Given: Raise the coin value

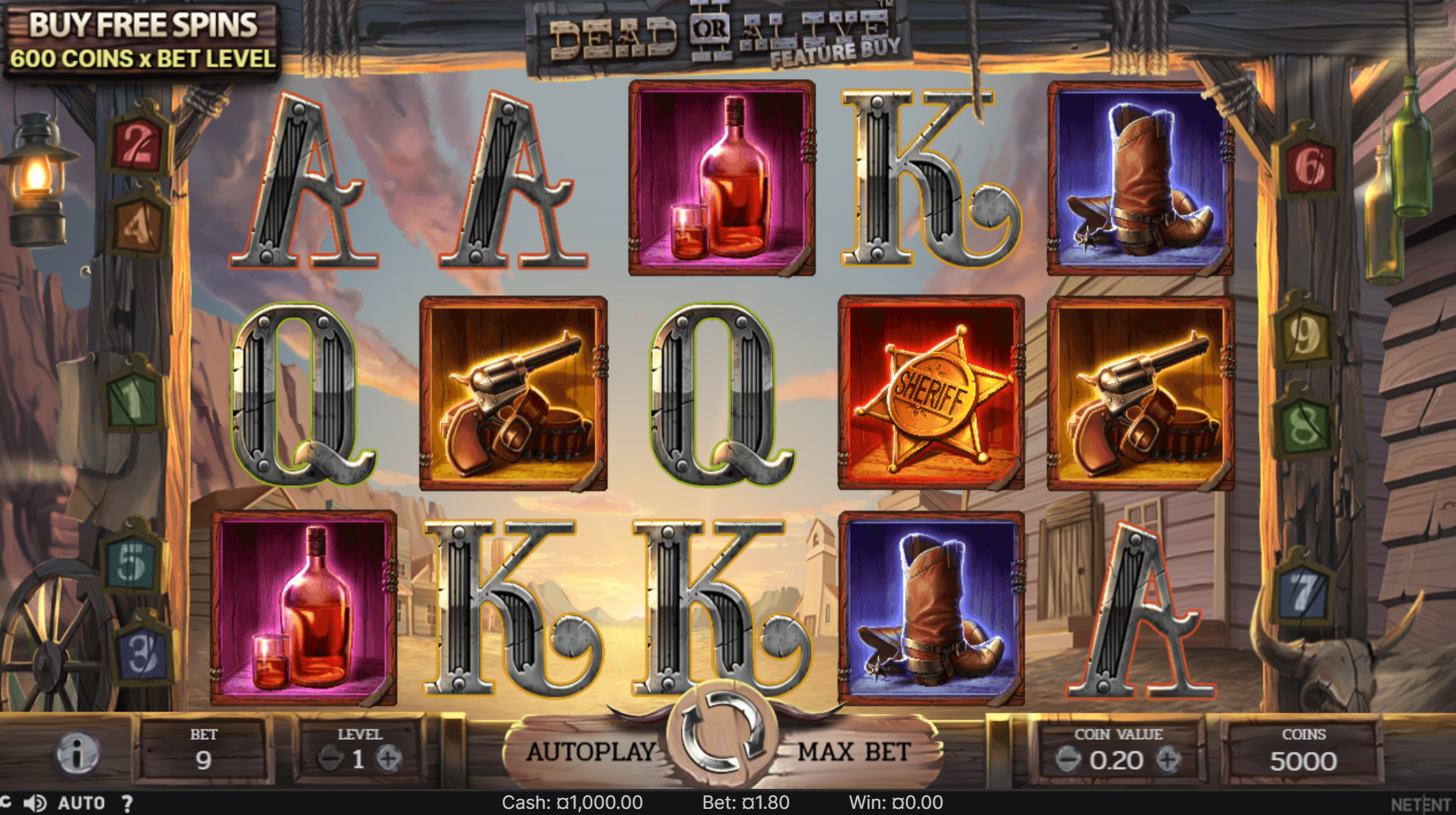Looking at the screenshot, I should tap(1168, 760).
